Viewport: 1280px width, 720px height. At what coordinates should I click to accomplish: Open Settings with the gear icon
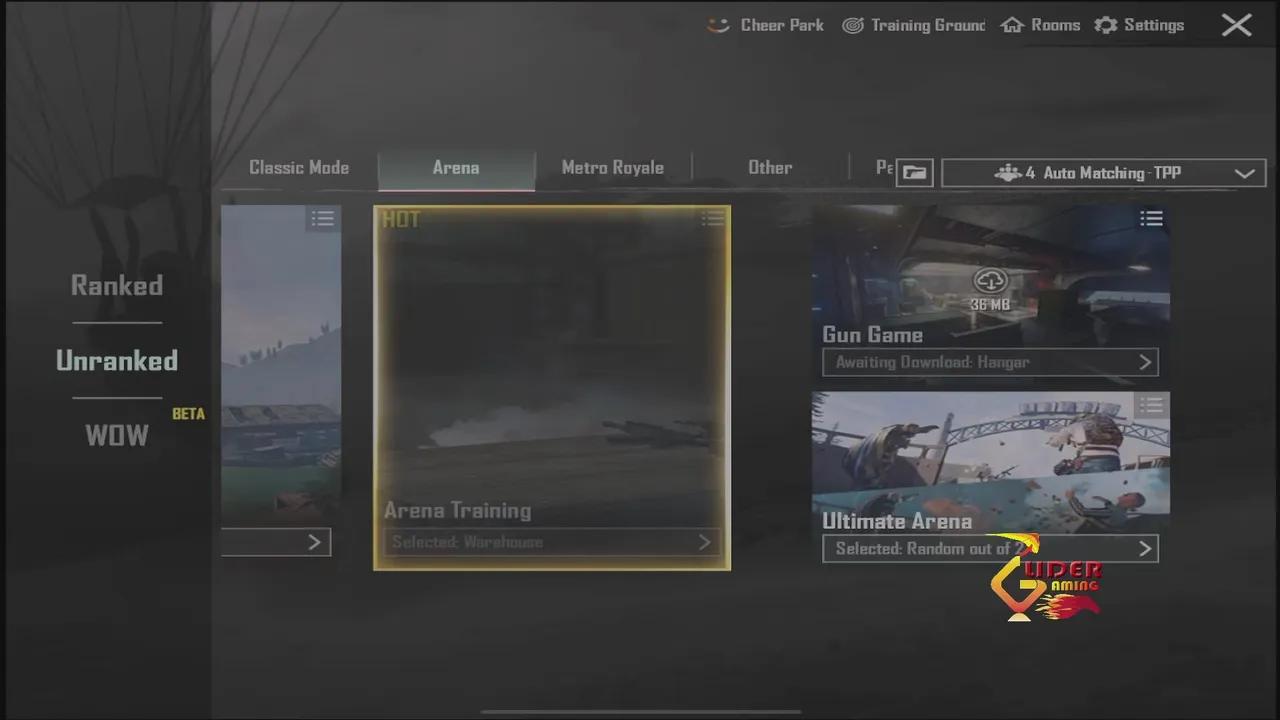tap(1106, 25)
